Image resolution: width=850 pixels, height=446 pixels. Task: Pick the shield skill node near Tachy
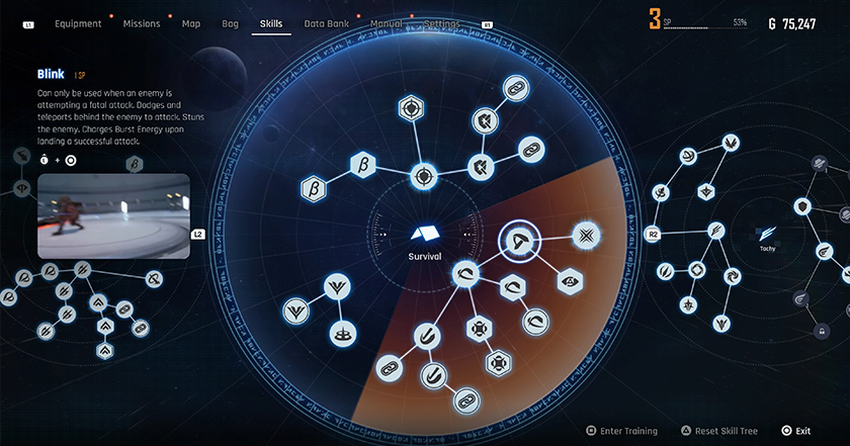coord(802,207)
